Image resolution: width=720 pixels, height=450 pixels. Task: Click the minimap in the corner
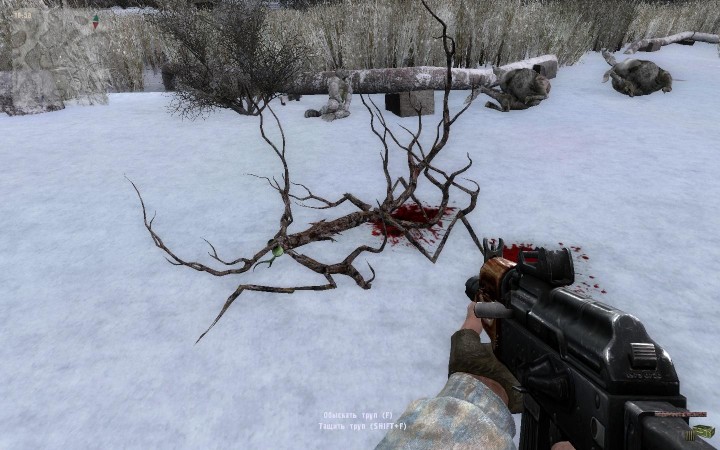[55, 50]
